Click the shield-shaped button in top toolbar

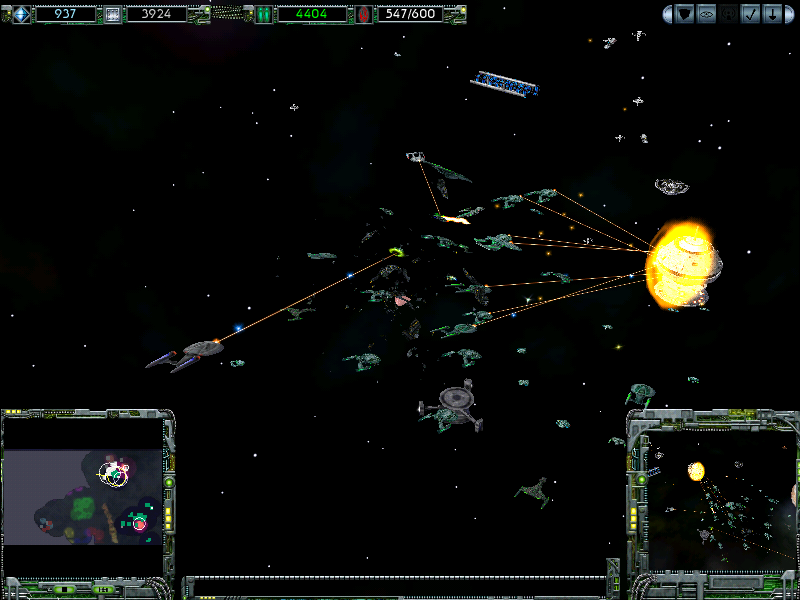[684, 14]
